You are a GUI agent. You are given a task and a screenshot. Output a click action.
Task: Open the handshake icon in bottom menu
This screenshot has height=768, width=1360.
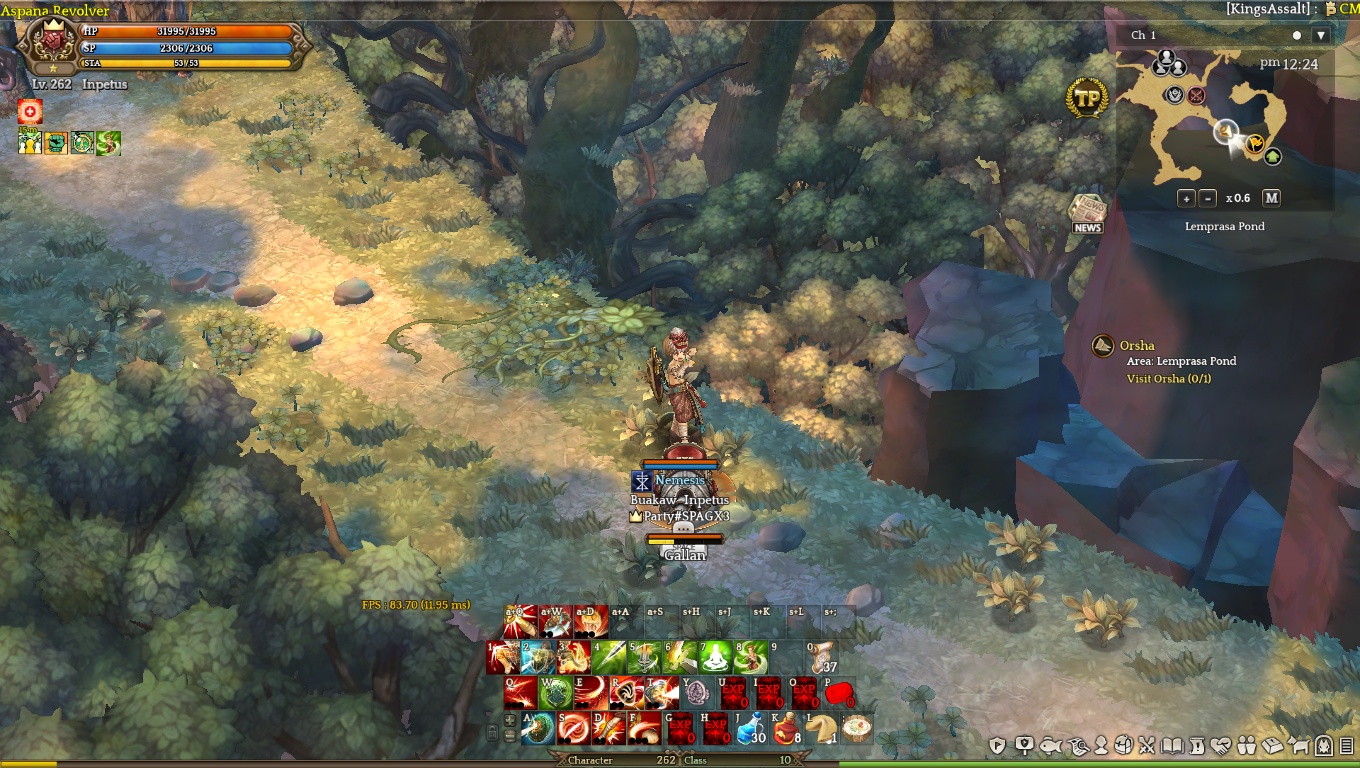coord(1221,745)
